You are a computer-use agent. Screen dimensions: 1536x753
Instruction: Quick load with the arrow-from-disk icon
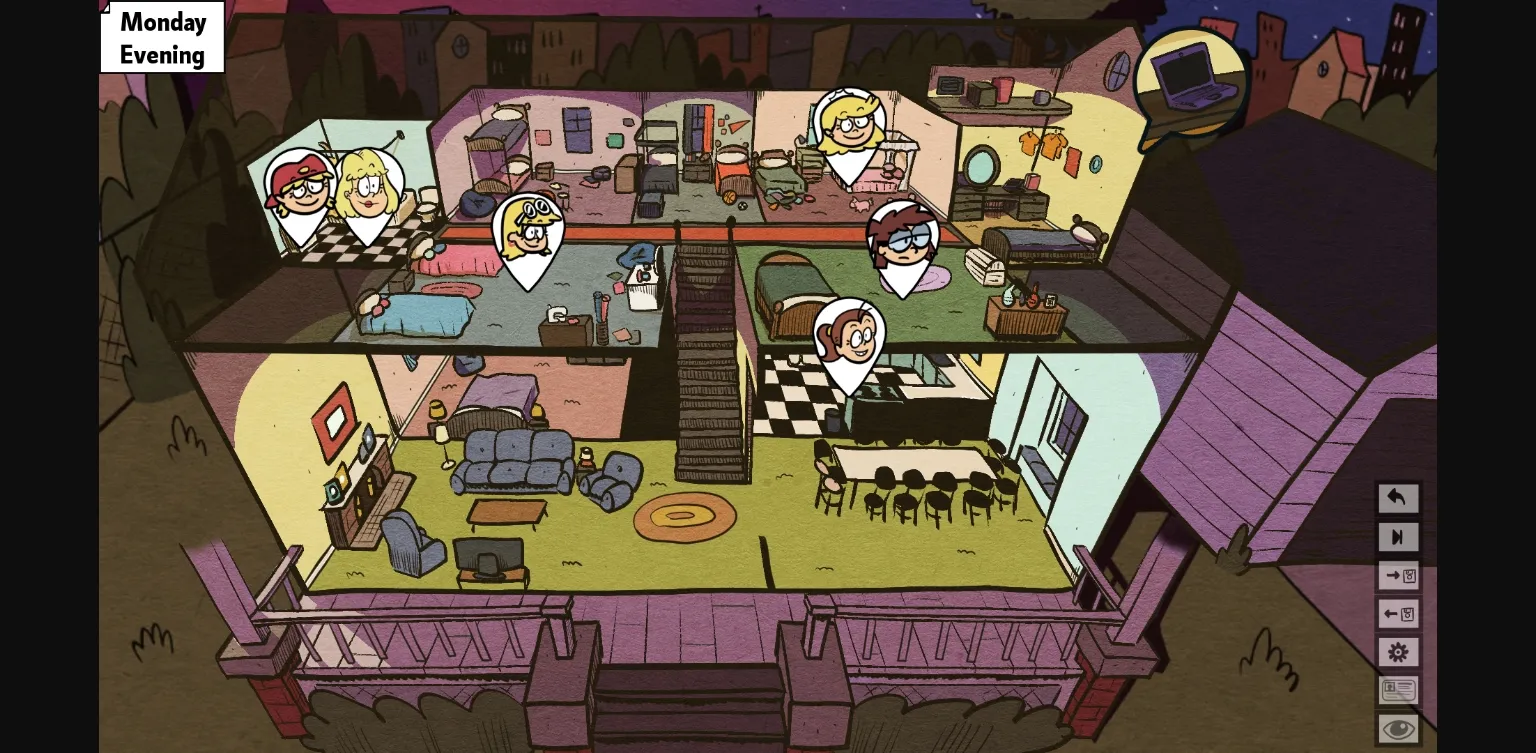pos(1398,614)
